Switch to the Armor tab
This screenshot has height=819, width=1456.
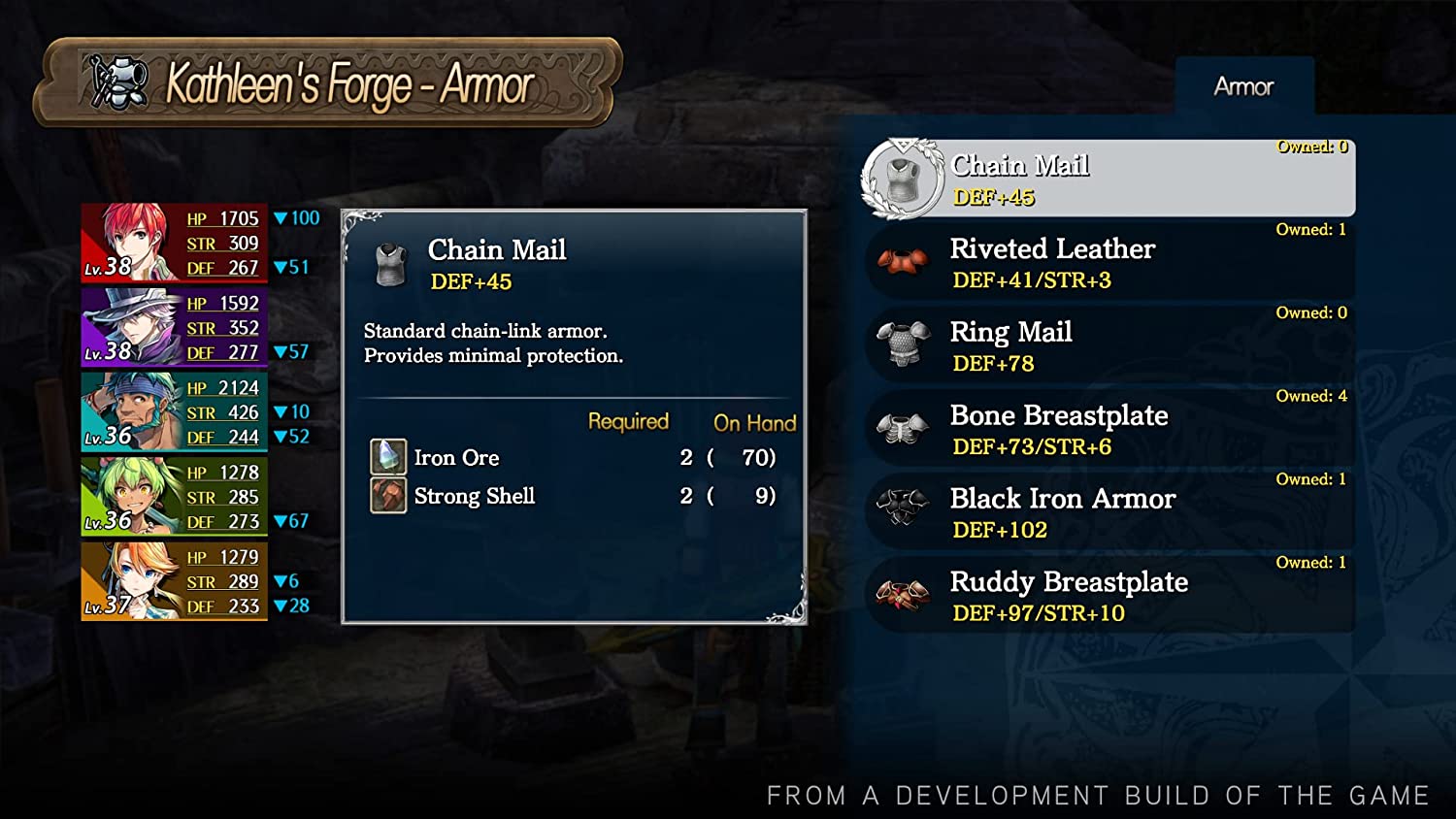click(1243, 86)
